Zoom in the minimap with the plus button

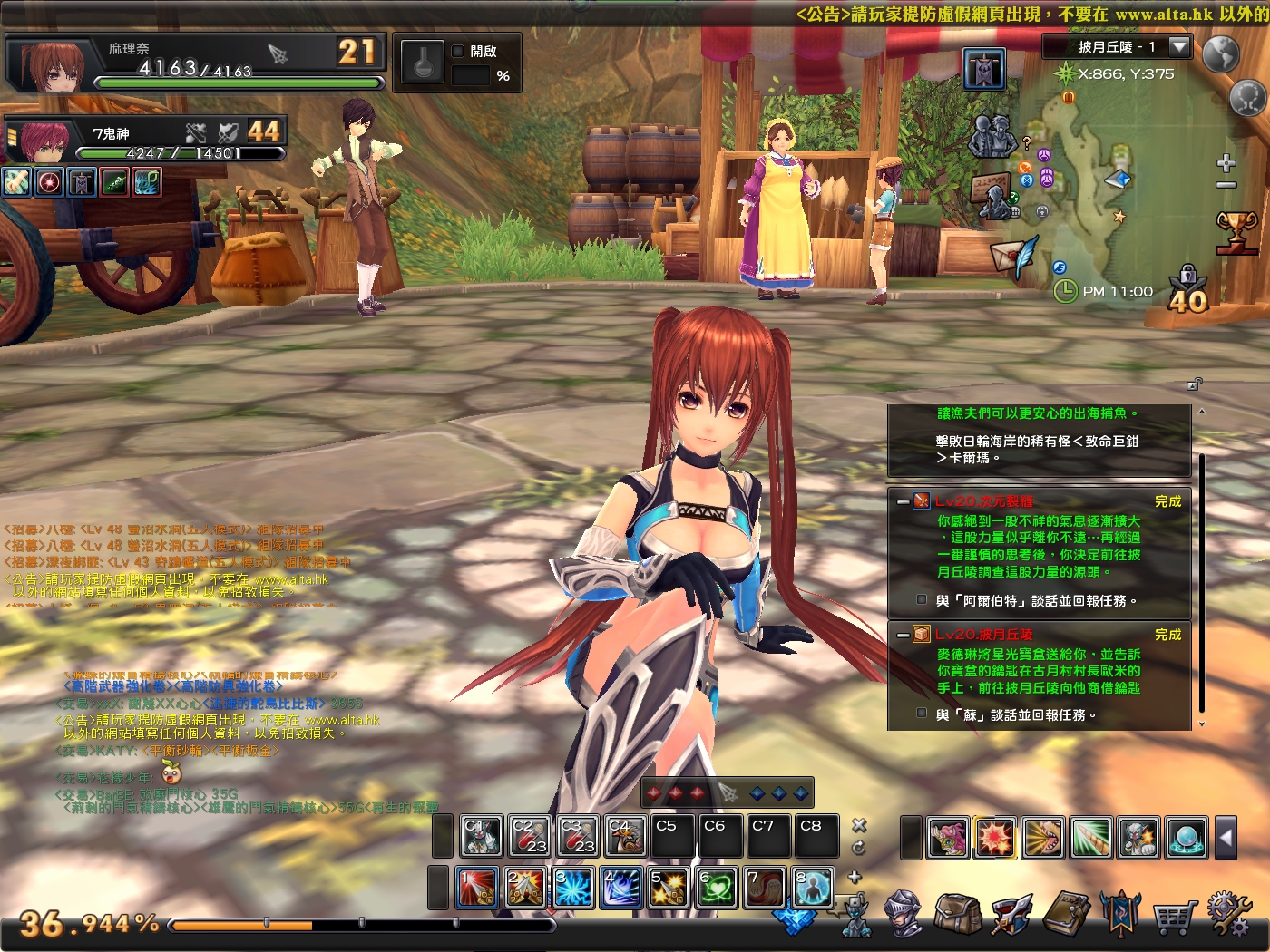[1226, 165]
